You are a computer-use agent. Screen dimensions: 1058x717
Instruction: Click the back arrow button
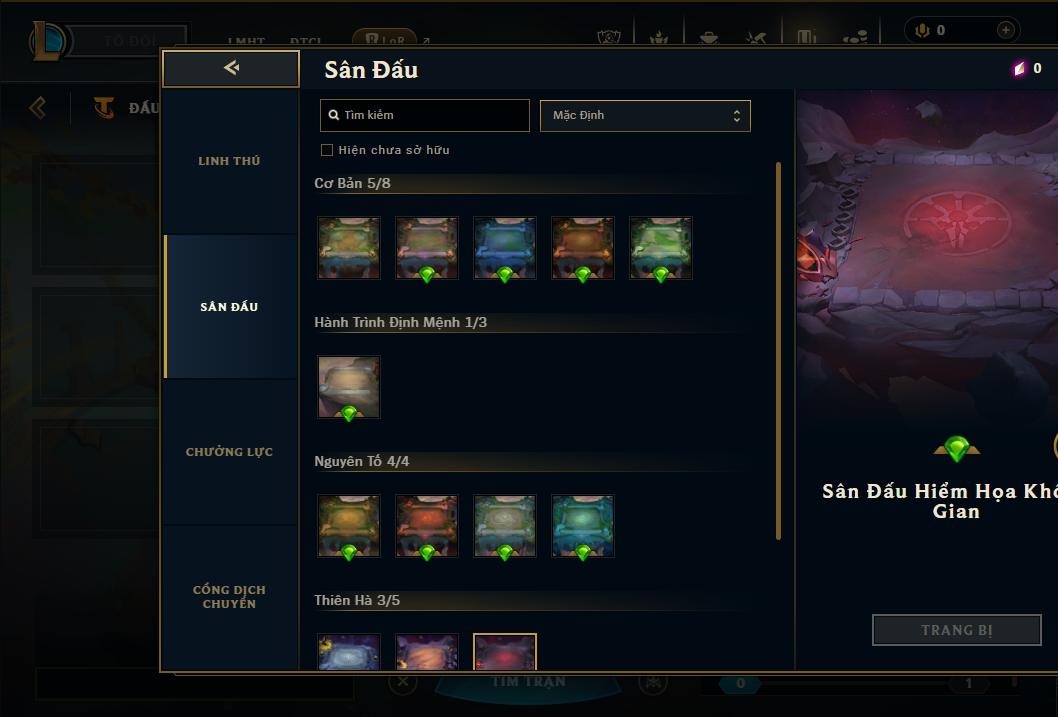tap(231, 68)
